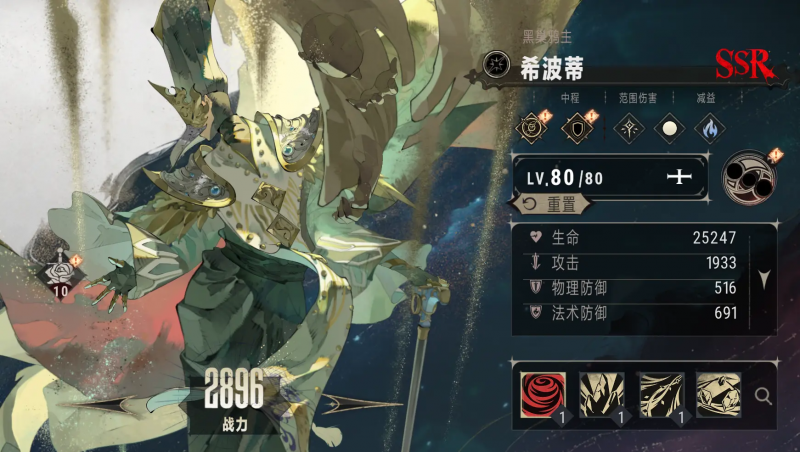The width and height of the screenshot is (800, 452).
Task: Select the blue flame trait diamond icon
Action: coord(709,128)
